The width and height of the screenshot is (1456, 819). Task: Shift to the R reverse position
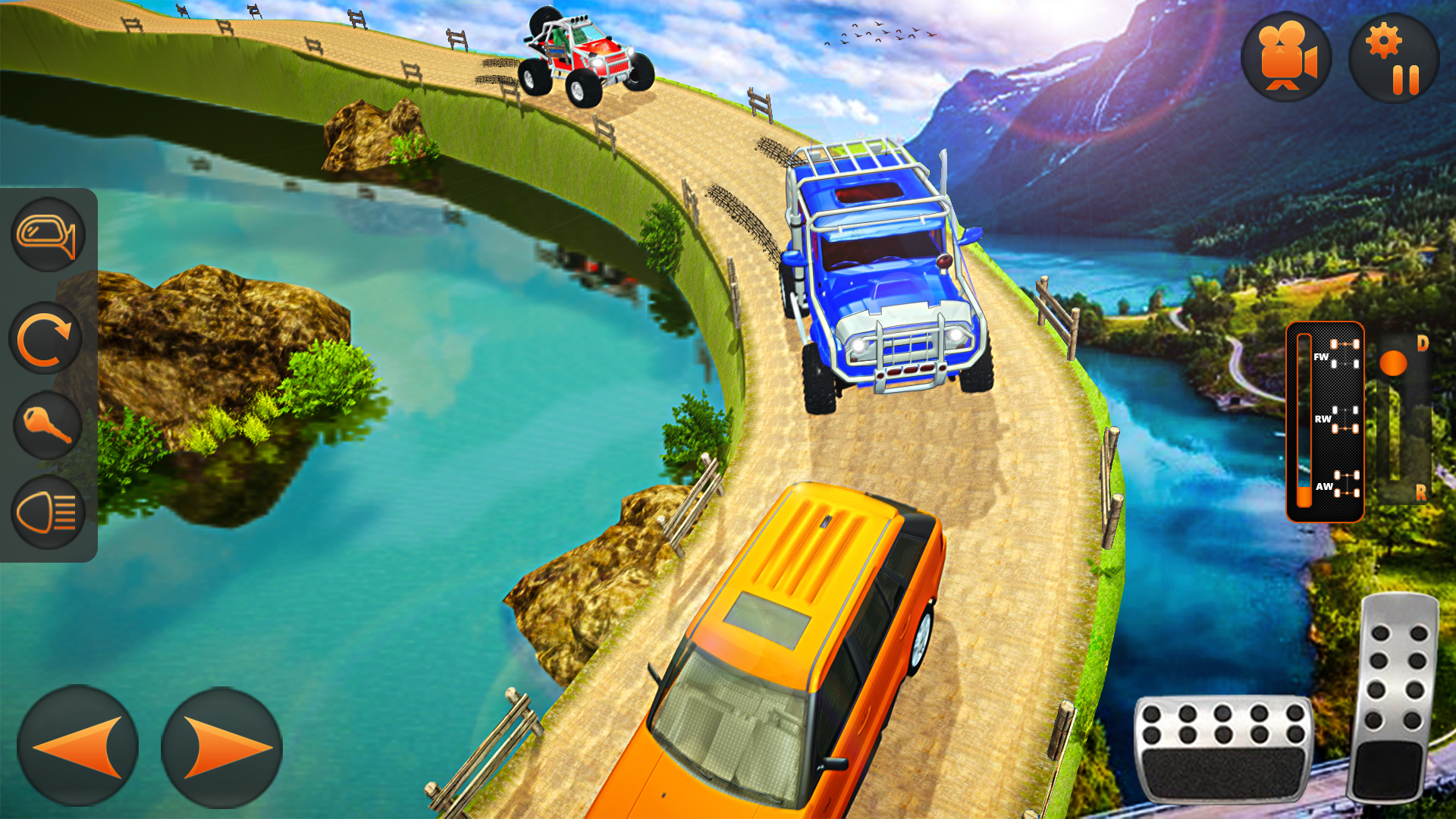[1420, 493]
